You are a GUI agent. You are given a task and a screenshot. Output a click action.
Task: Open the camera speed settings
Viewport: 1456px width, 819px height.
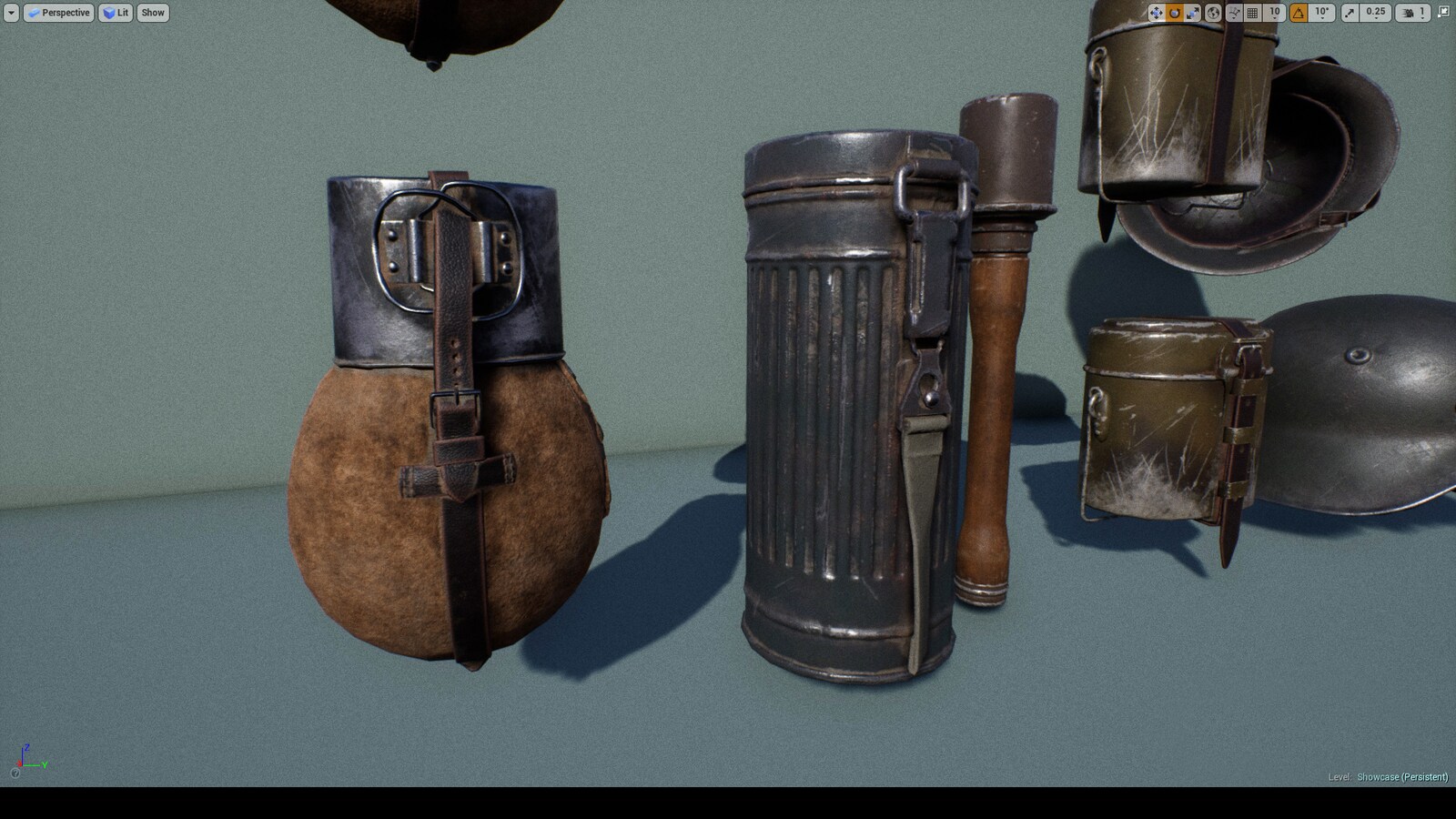[x=1406, y=12]
